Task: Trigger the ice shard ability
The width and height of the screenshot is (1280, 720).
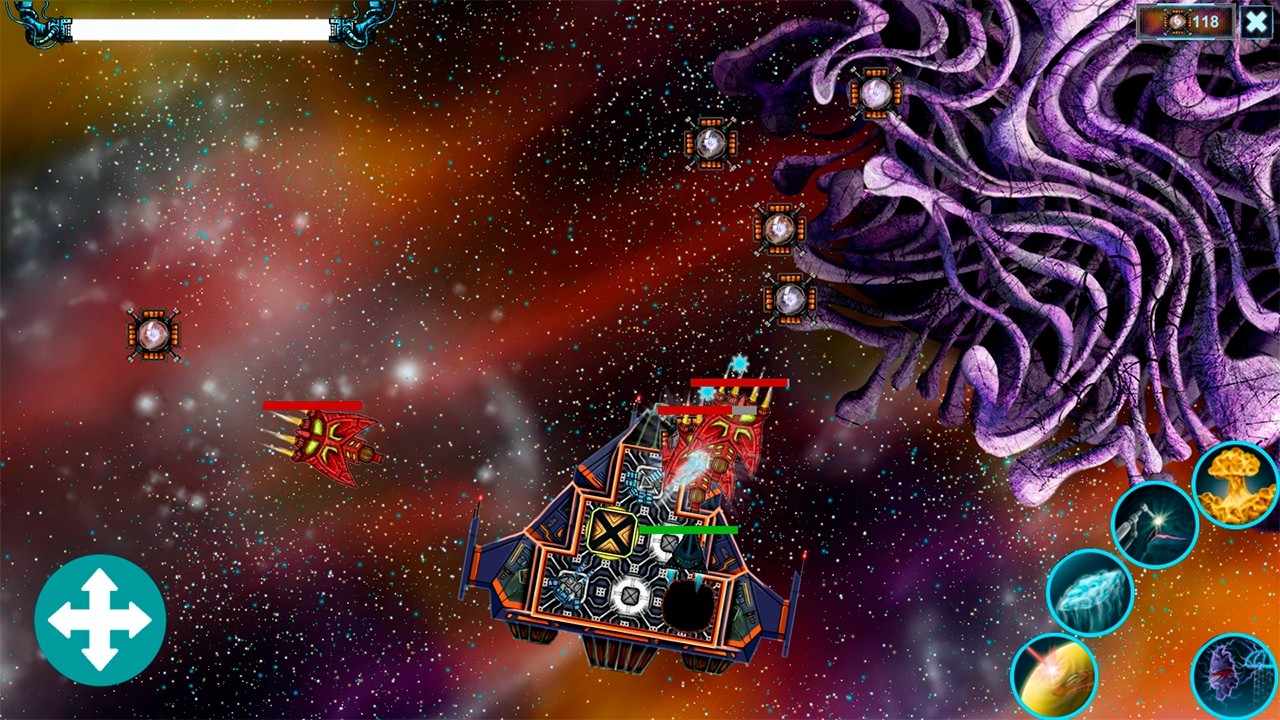Action: [1089, 592]
